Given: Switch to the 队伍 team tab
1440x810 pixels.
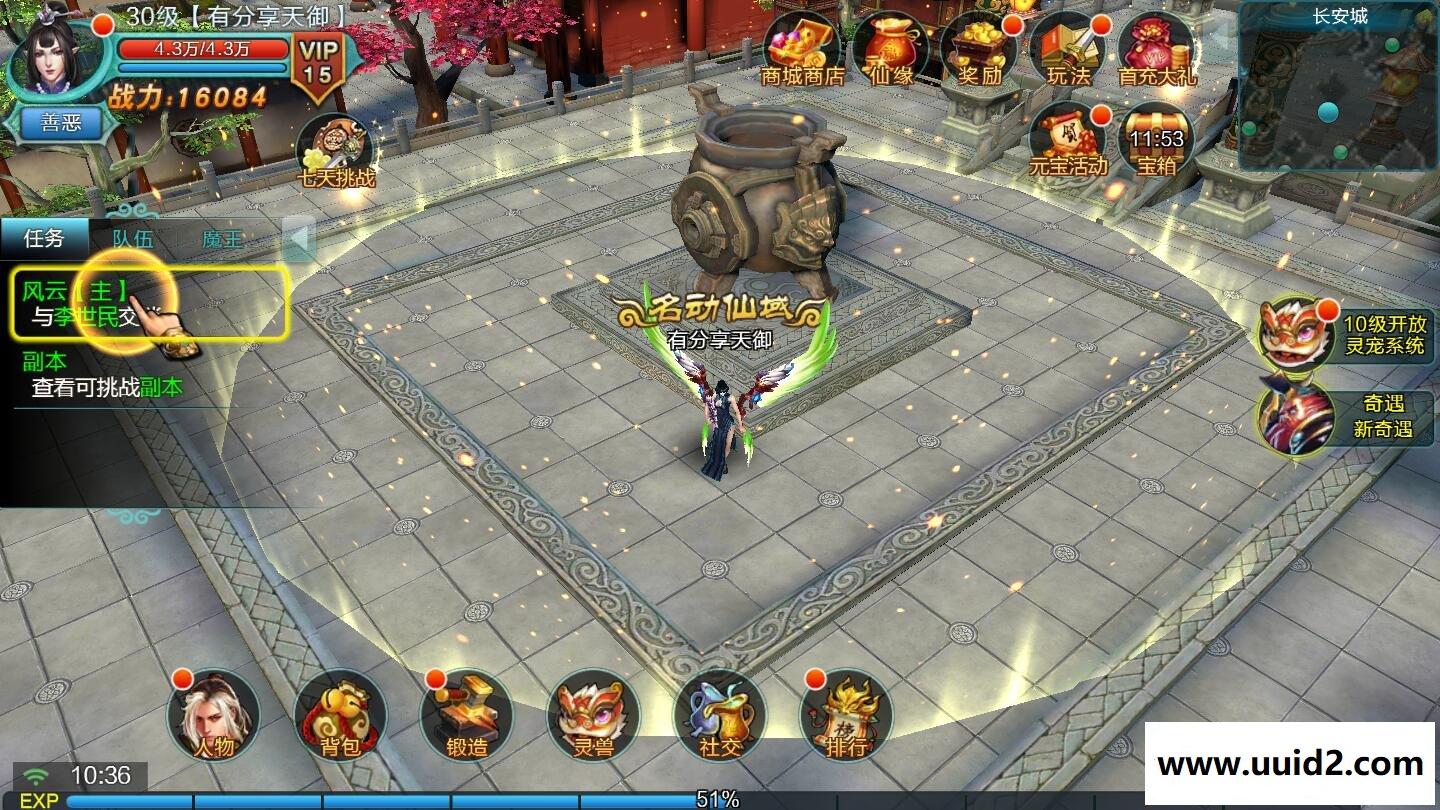Looking at the screenshot, I should (133, 239).
